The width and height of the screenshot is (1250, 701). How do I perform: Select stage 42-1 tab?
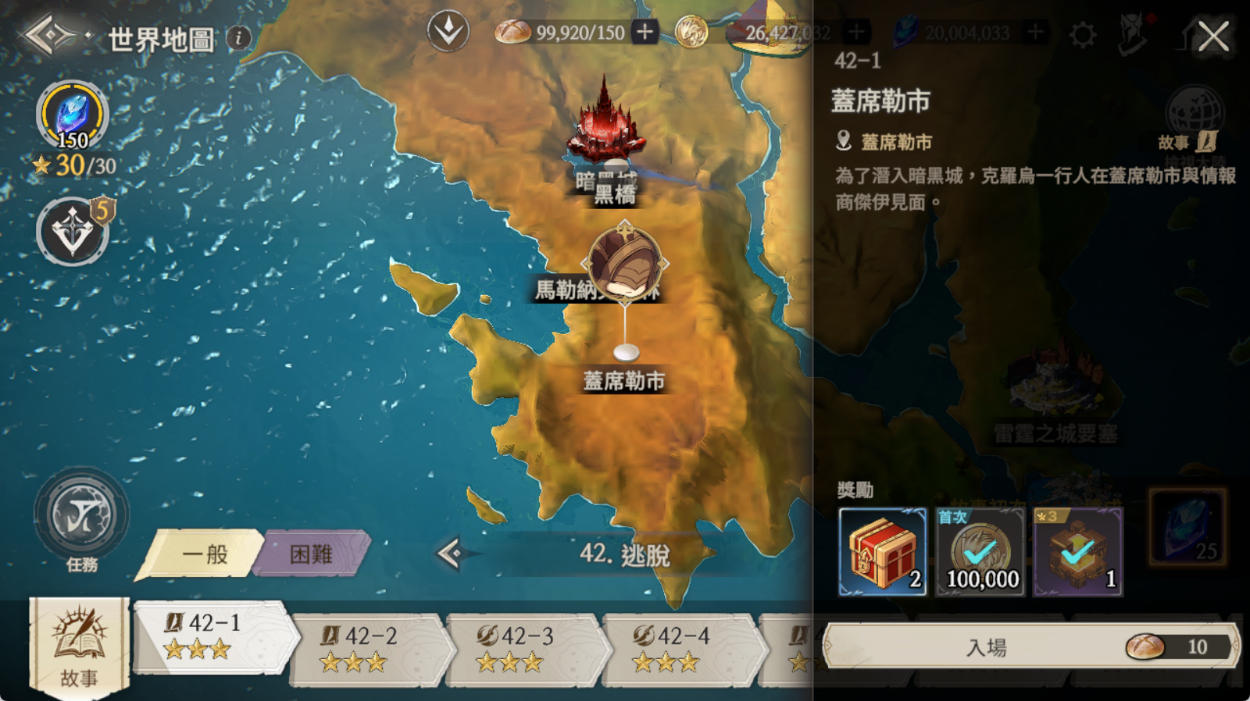point(214,637)
